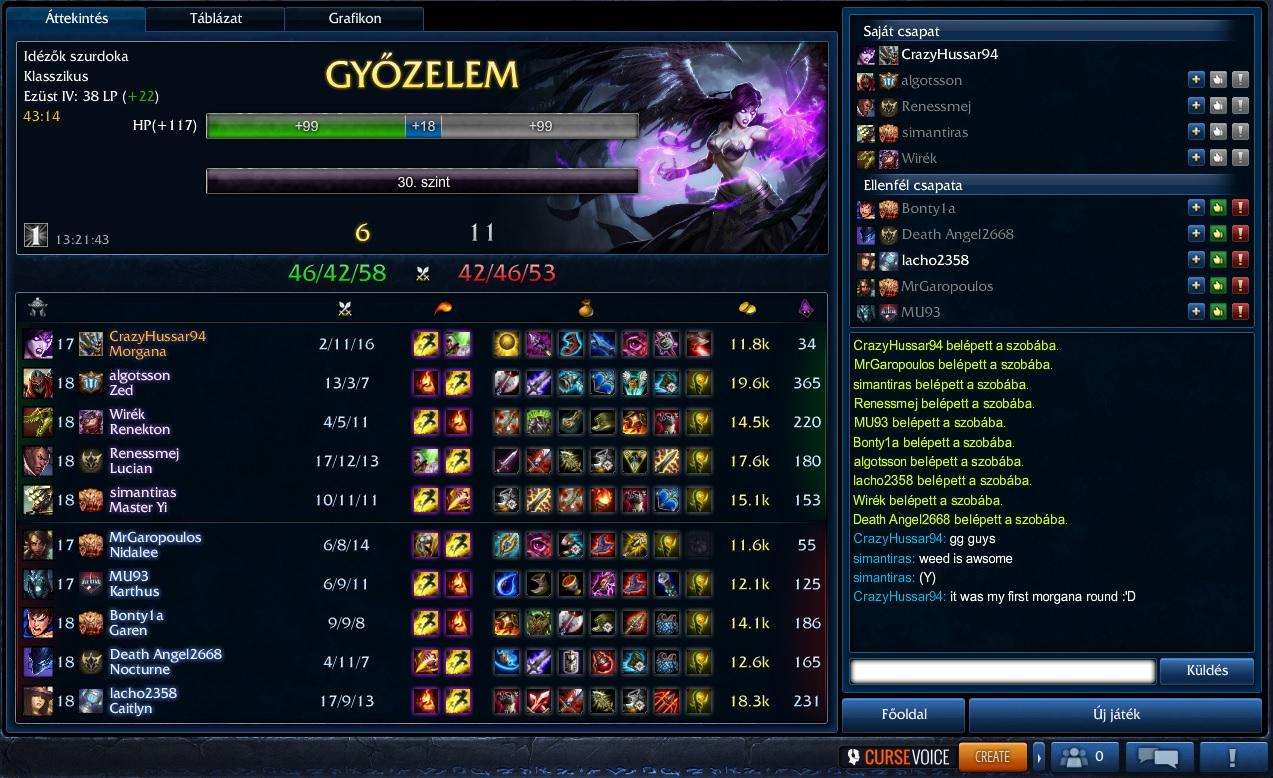Select the Áttekintés tab
Image resolution: width=1273 pixels, height=778 pixels.
pos(77,18)
